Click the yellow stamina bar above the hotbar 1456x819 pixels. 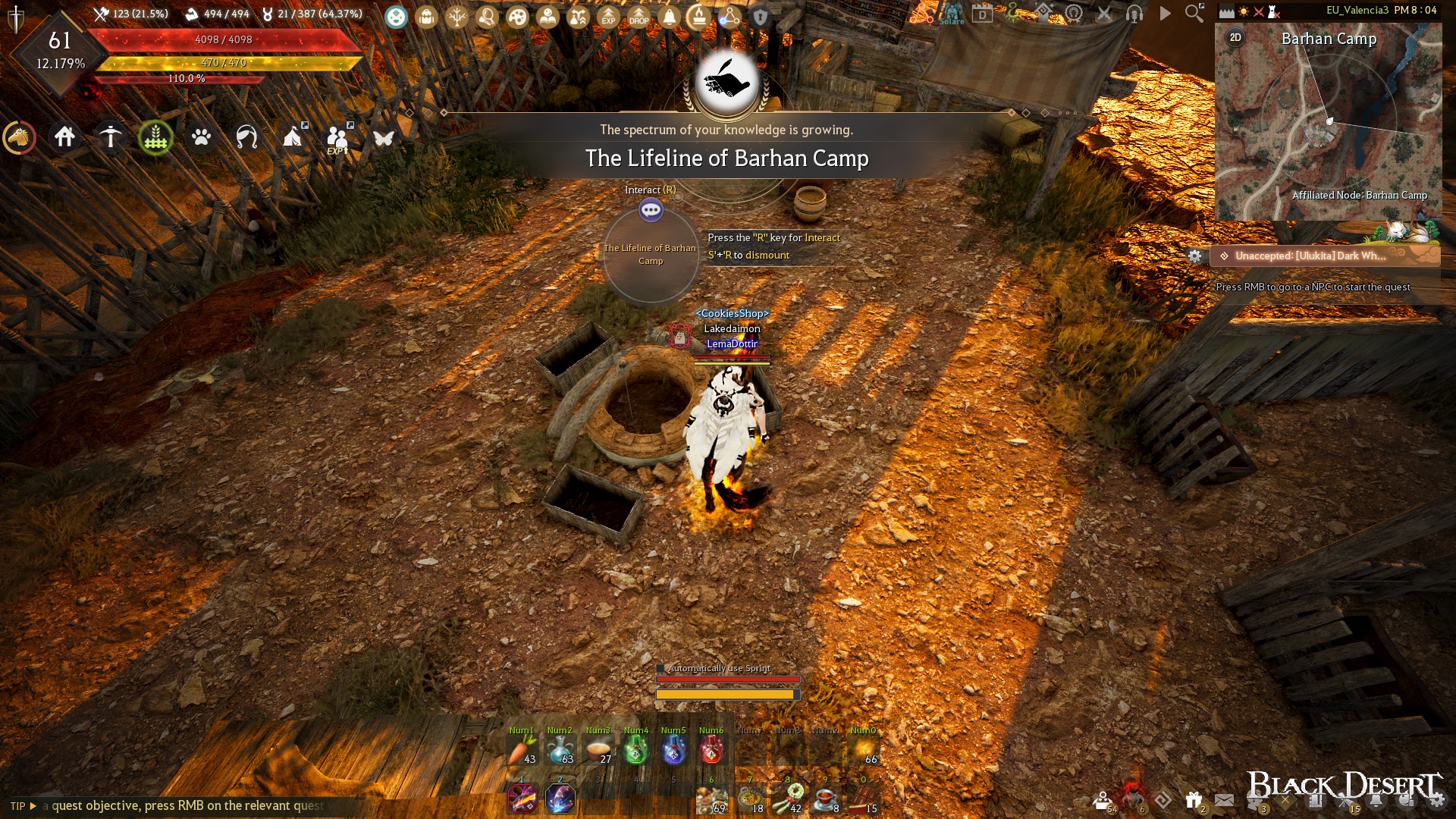pyautogui.click(x=726, y=693)
